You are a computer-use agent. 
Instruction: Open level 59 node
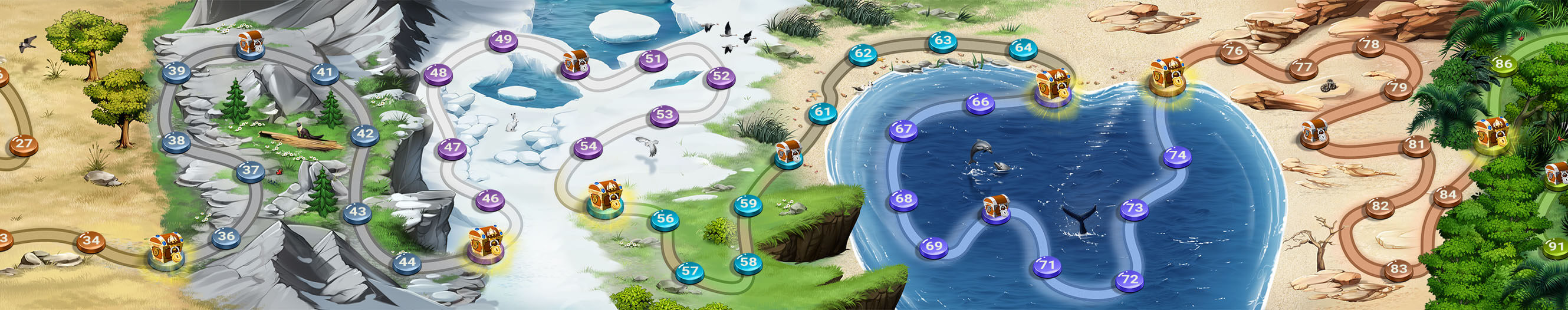748,205
